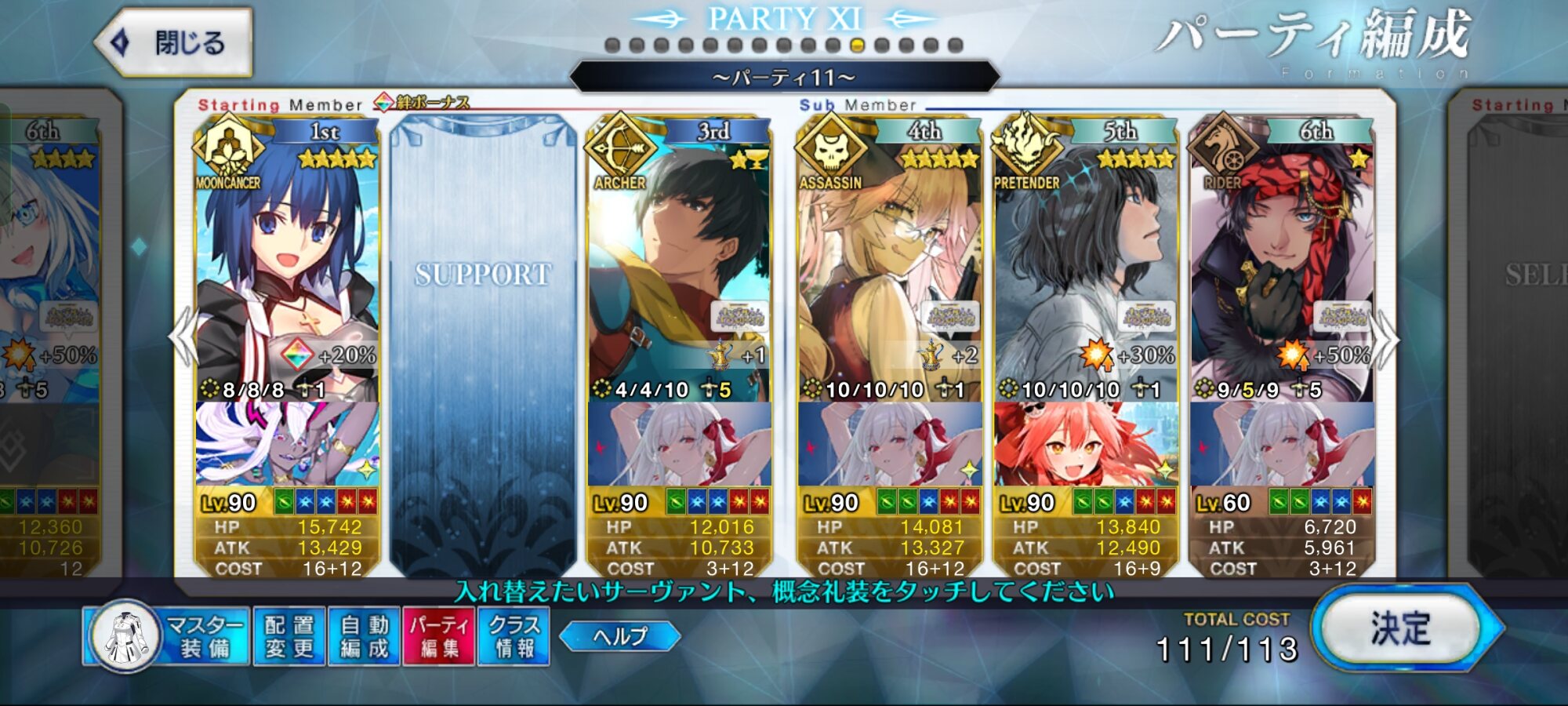This screenshot has height=706, width=1568.
Task: Go to previous party with left arrow
Action: [183, 337]
